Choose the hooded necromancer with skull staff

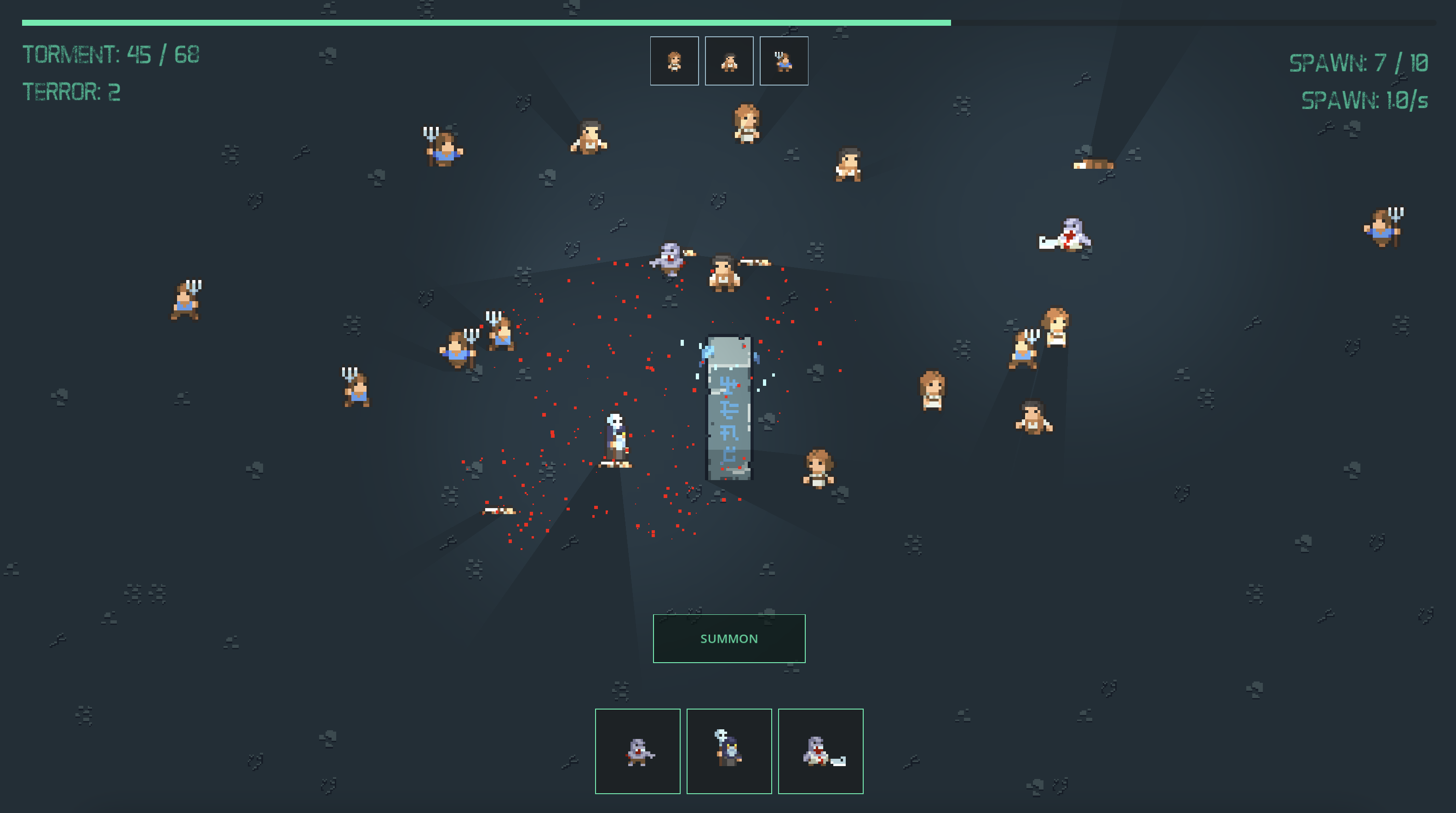tap(728, 751)
